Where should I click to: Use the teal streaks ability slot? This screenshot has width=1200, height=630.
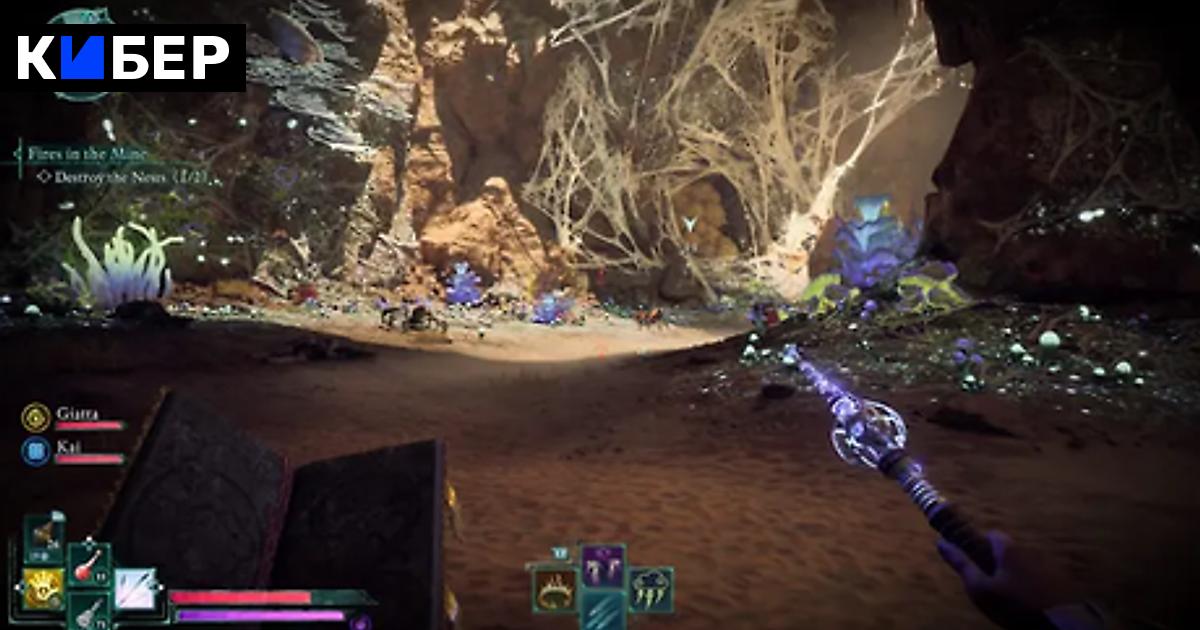[x=604, y=610]
